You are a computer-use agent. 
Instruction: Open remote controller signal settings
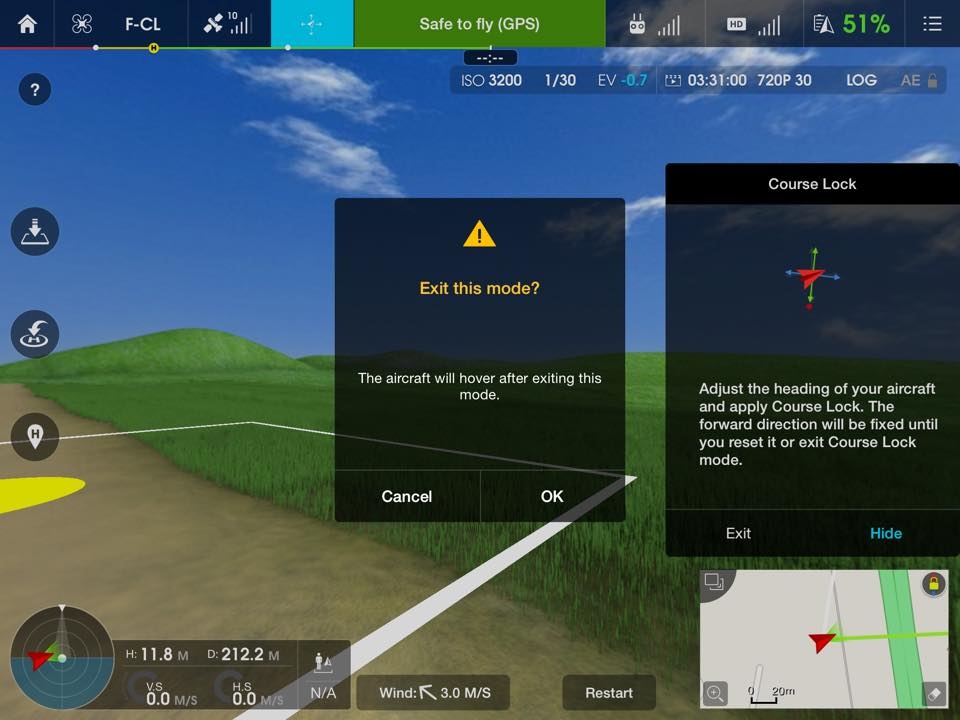[654, 24]
